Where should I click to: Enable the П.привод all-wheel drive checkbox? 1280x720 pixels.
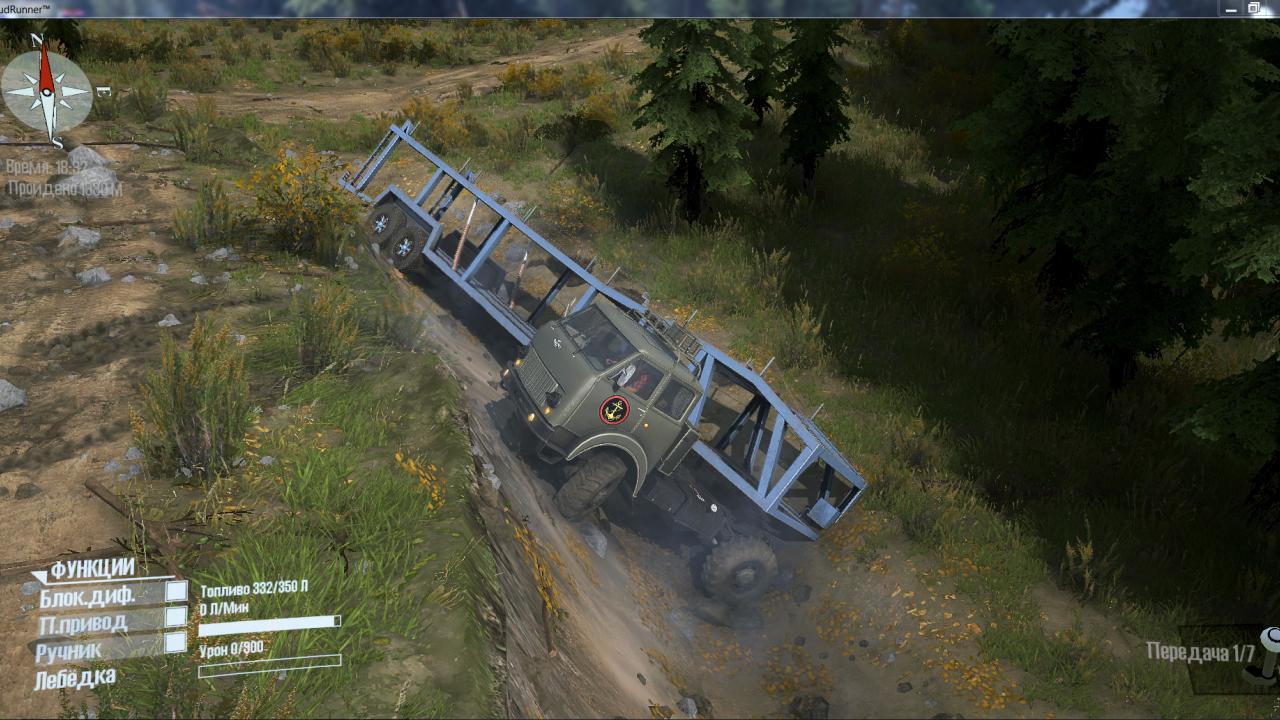176,617
